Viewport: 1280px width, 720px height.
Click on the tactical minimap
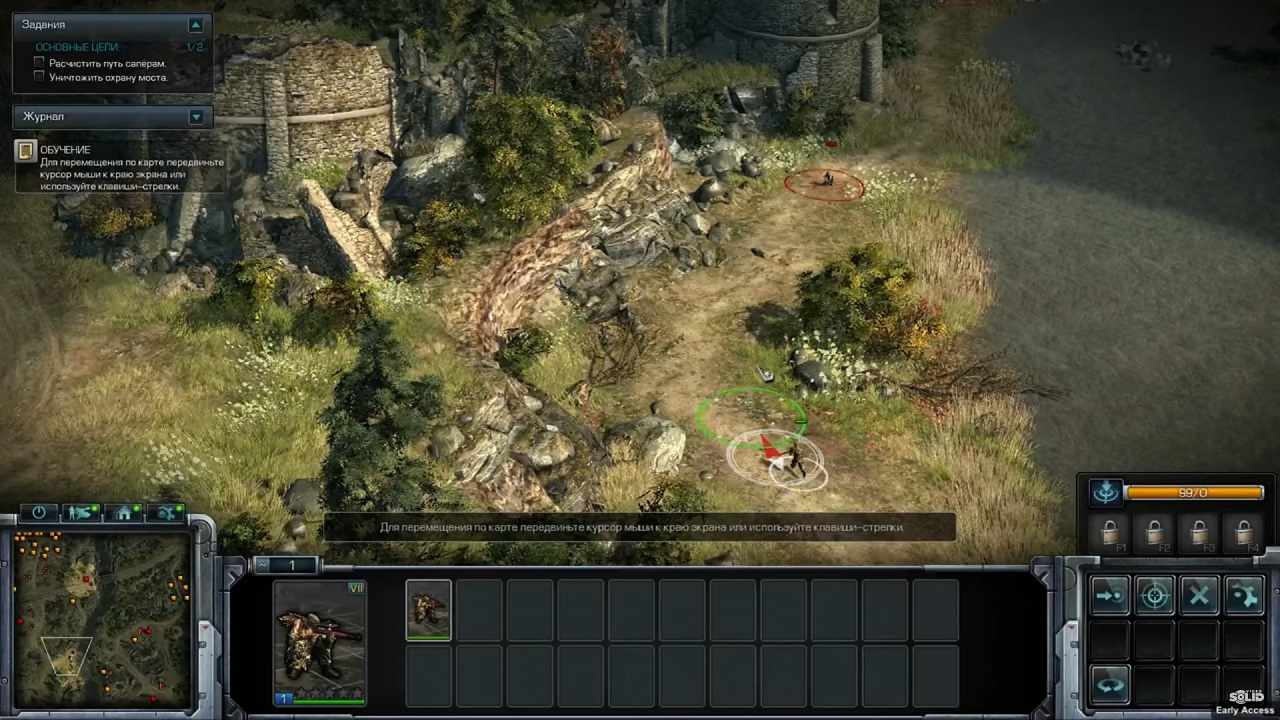[x=101, y=620]
